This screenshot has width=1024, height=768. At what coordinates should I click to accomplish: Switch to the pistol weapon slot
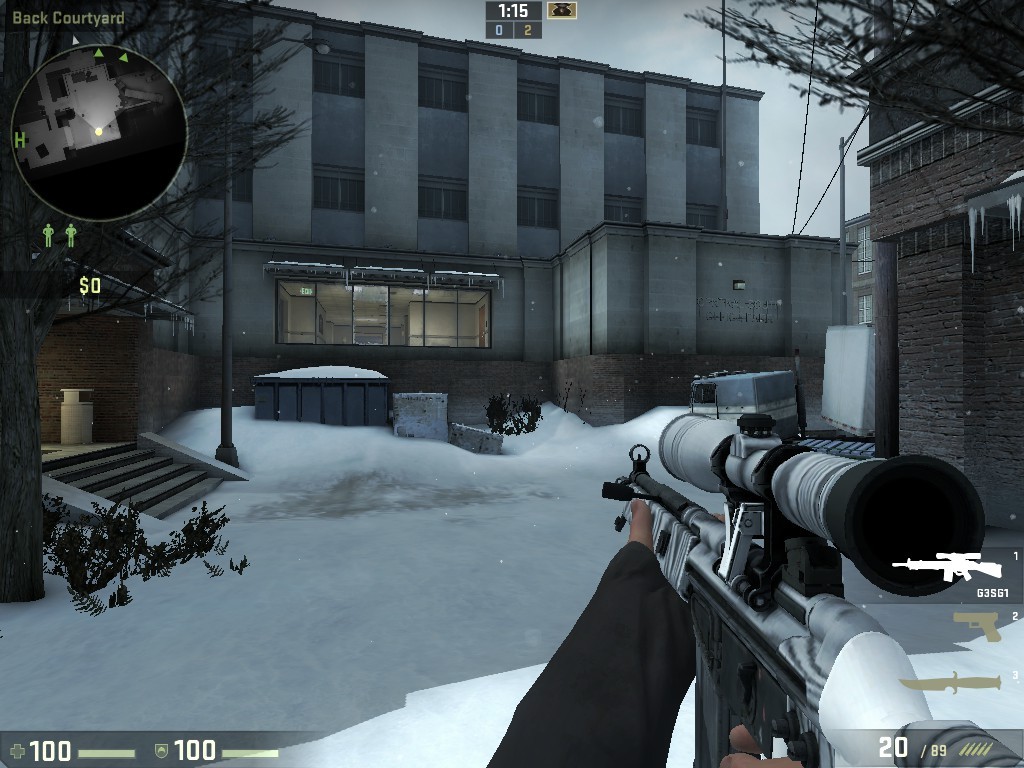tap(976, 626)
